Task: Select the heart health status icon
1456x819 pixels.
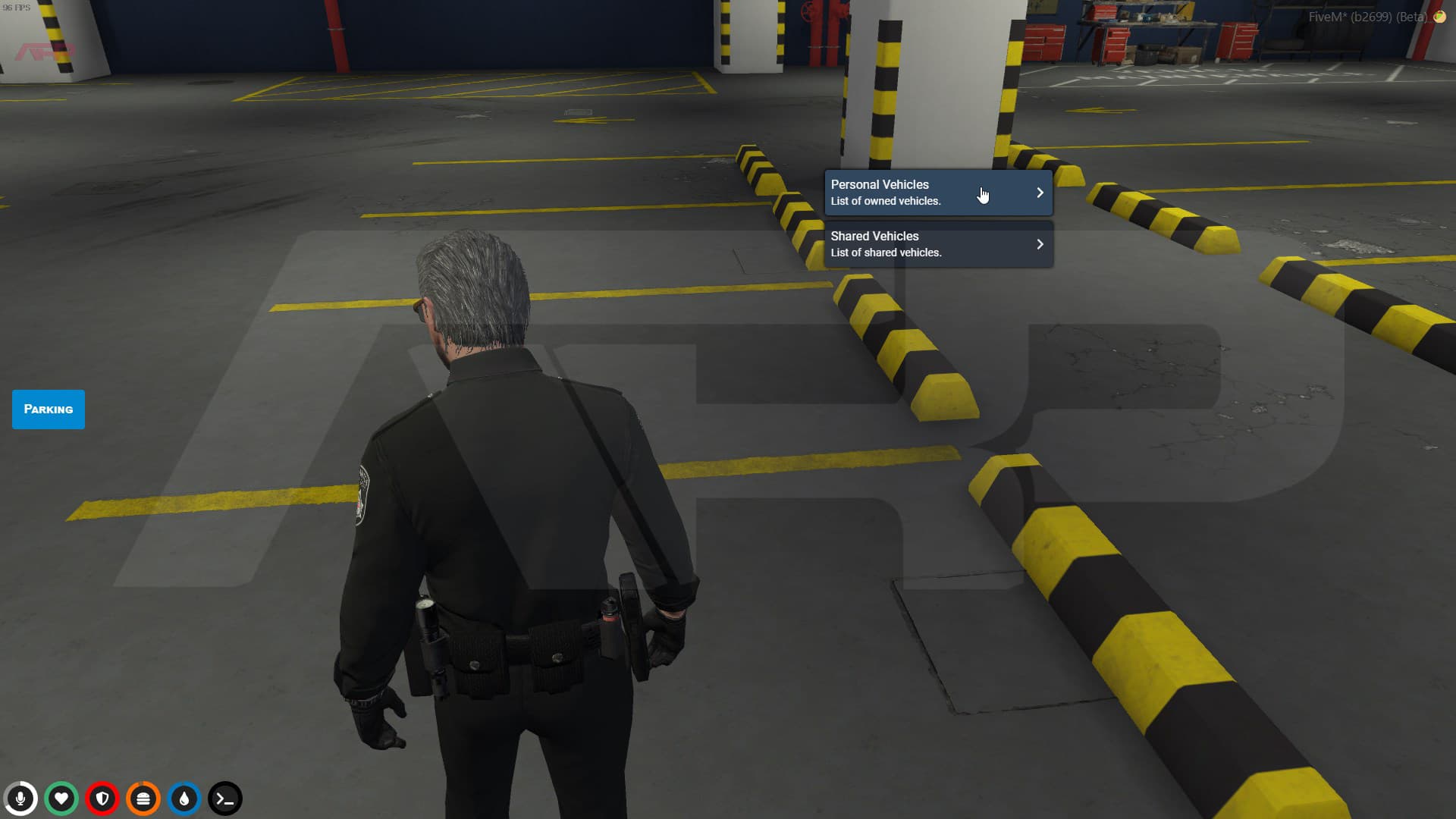Action: pyautogui.click(x=61, y=799)
